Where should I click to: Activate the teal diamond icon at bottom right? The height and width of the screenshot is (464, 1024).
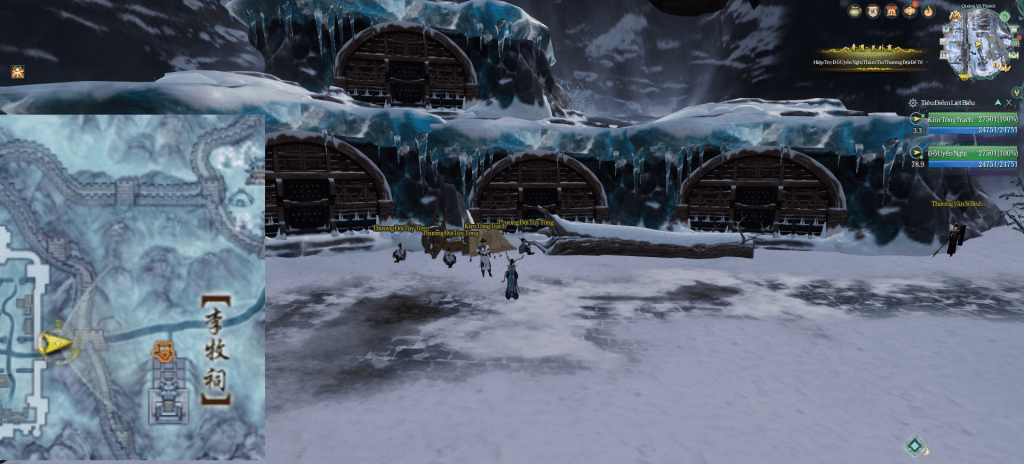point(914,446)
